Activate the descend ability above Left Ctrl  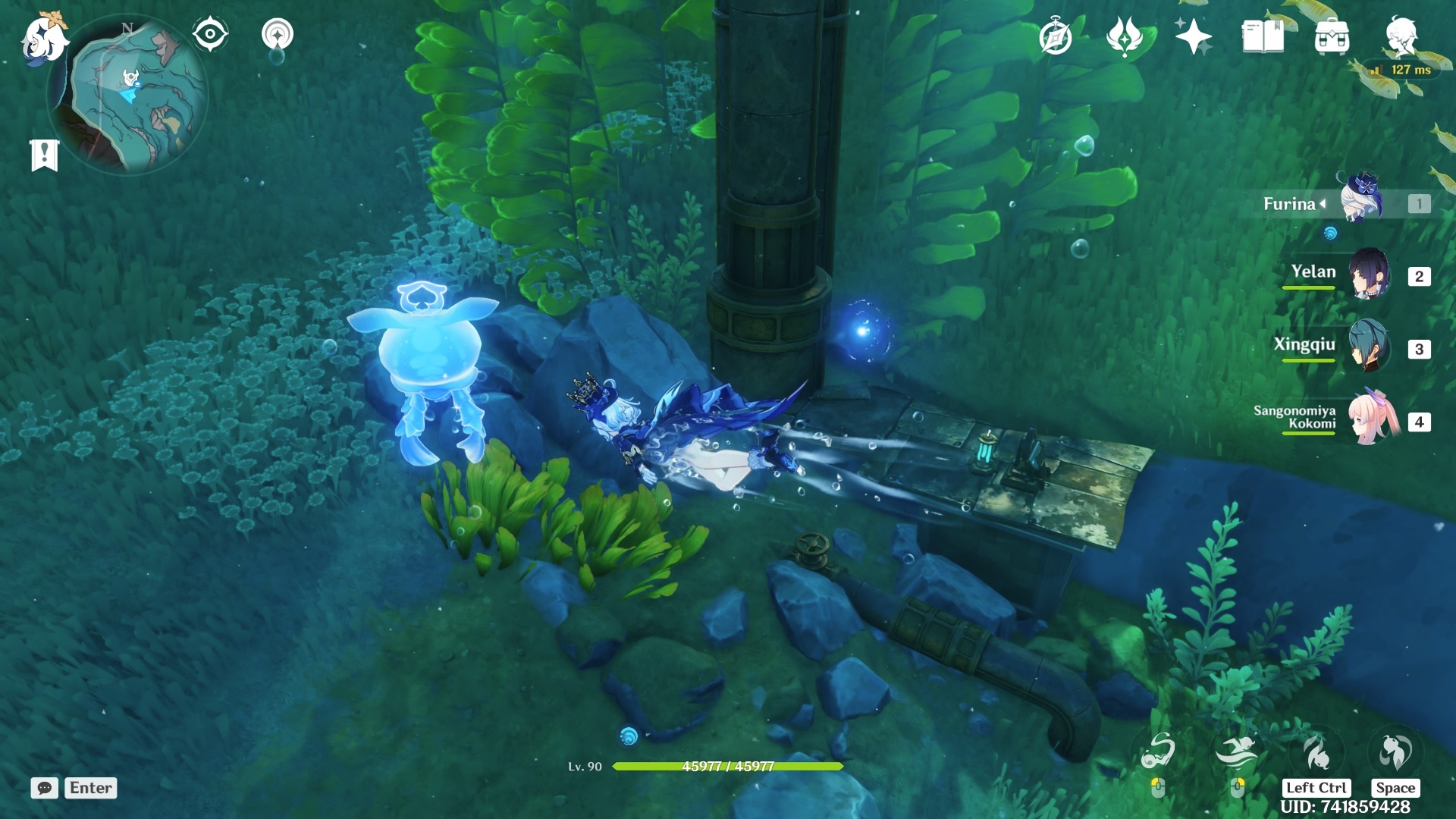coord(1316,752)
